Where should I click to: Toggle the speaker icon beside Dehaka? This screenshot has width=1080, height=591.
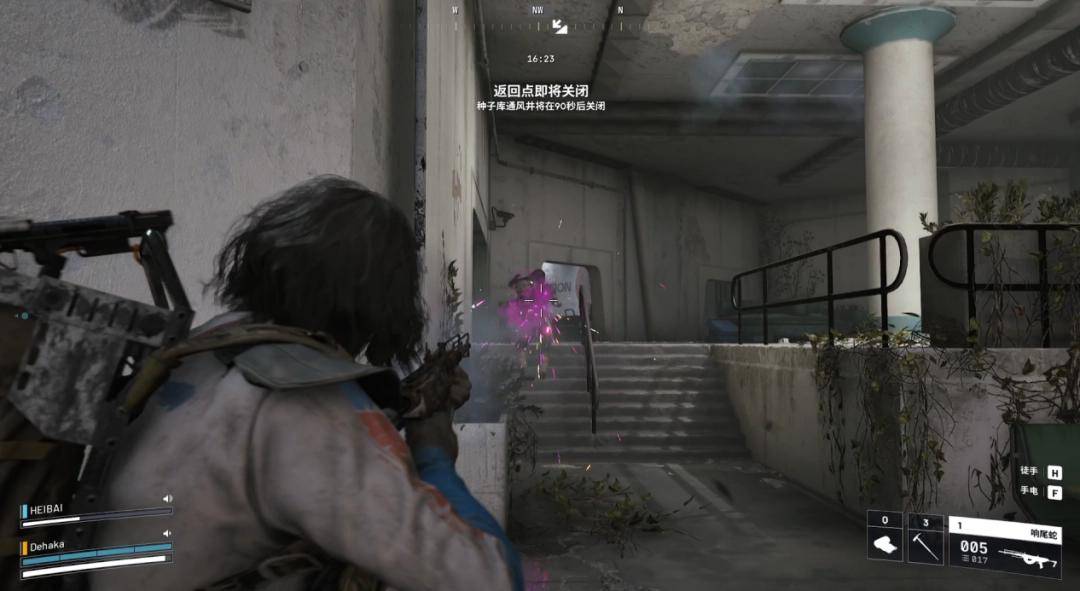click(x=168, y=534)
